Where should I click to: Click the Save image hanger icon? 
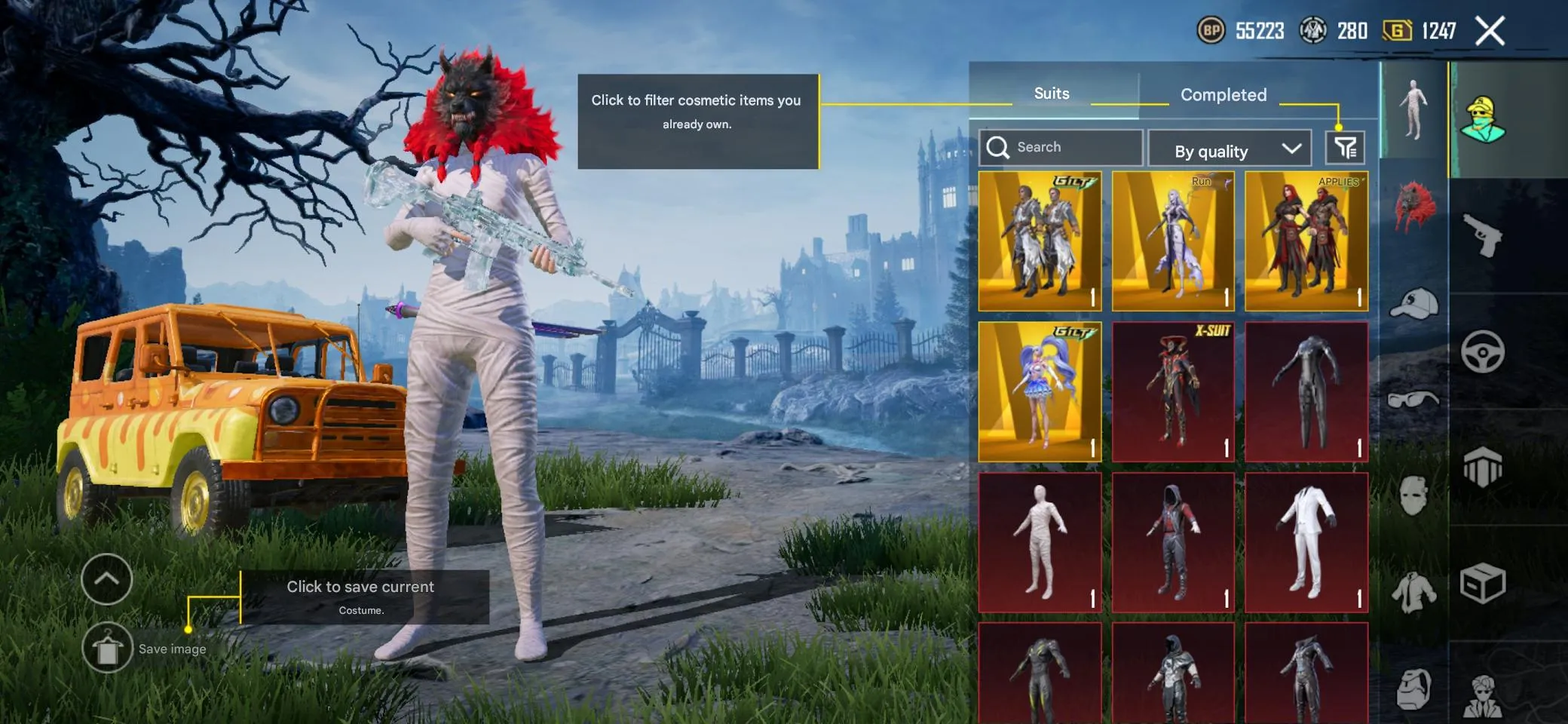click(x=108, y=647)
